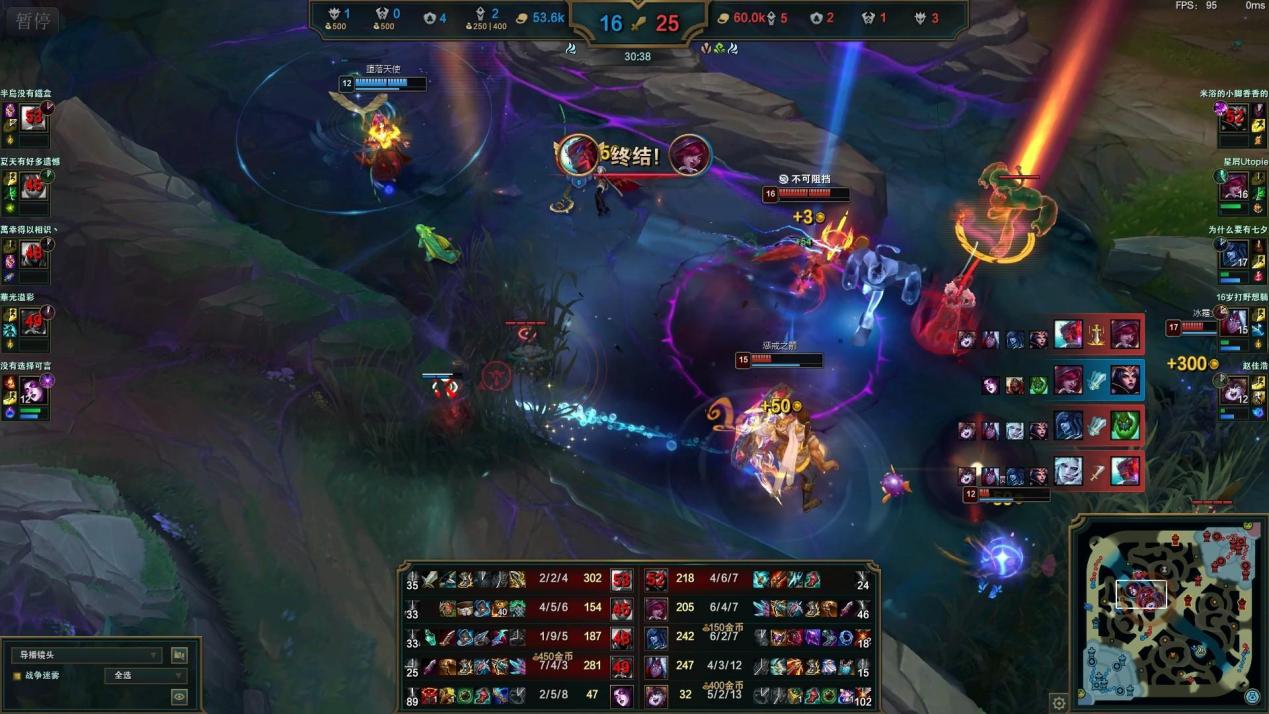Choose the scoreboard portrait beside the 32 creep score
Viewport: 1269px width, 714px height.
pos(656,695)
